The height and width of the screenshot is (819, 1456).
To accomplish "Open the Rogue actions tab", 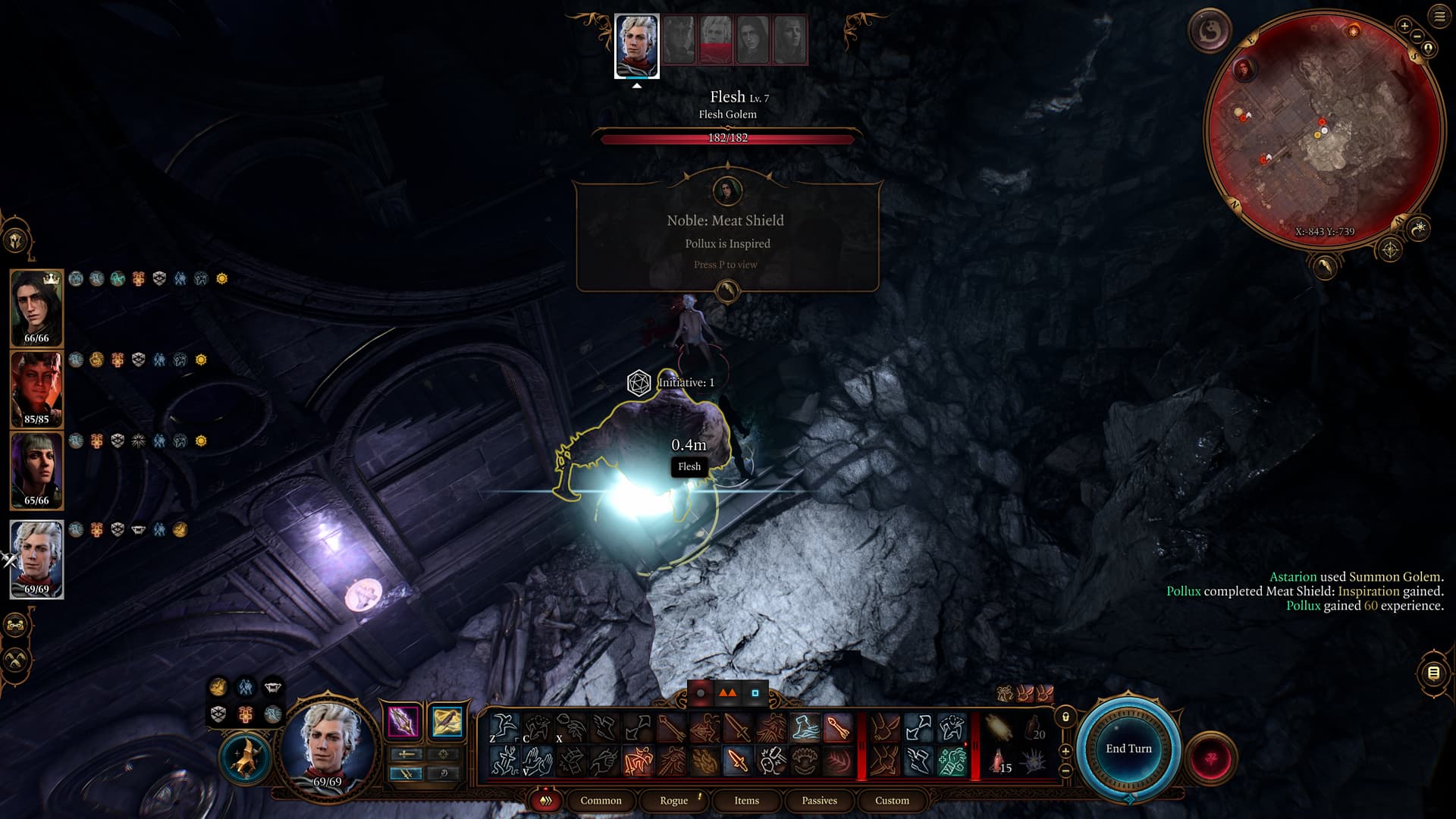I will coord(673,800).
